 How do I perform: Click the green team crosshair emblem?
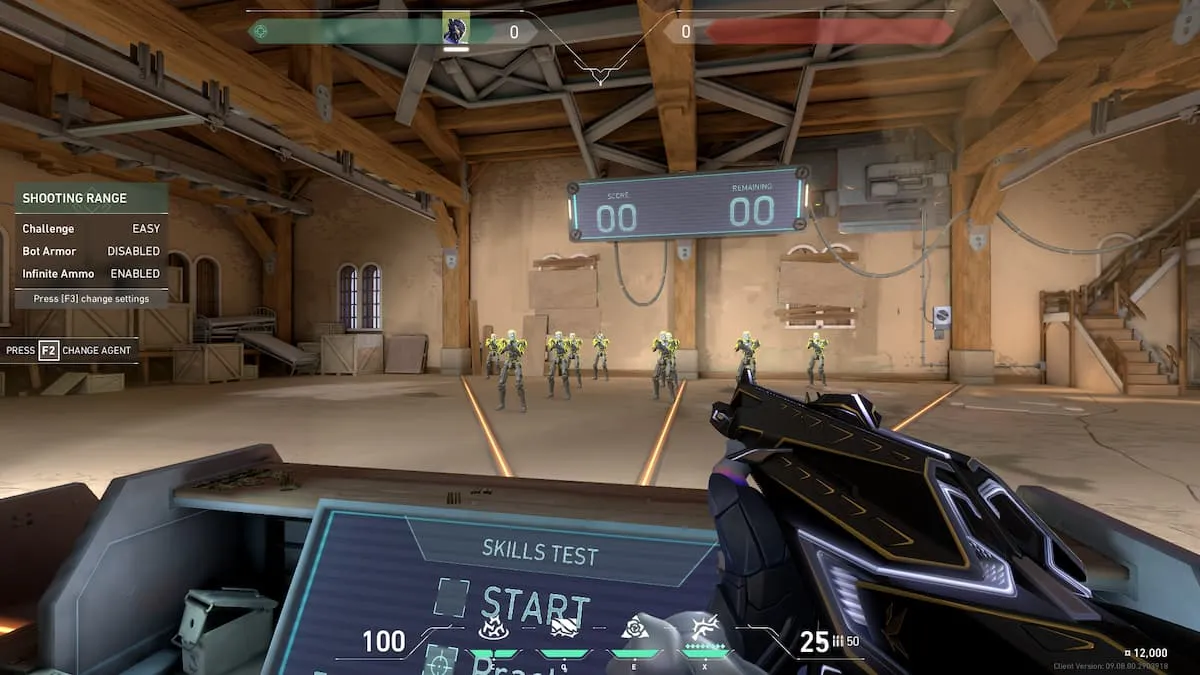(x=260, y=31)
